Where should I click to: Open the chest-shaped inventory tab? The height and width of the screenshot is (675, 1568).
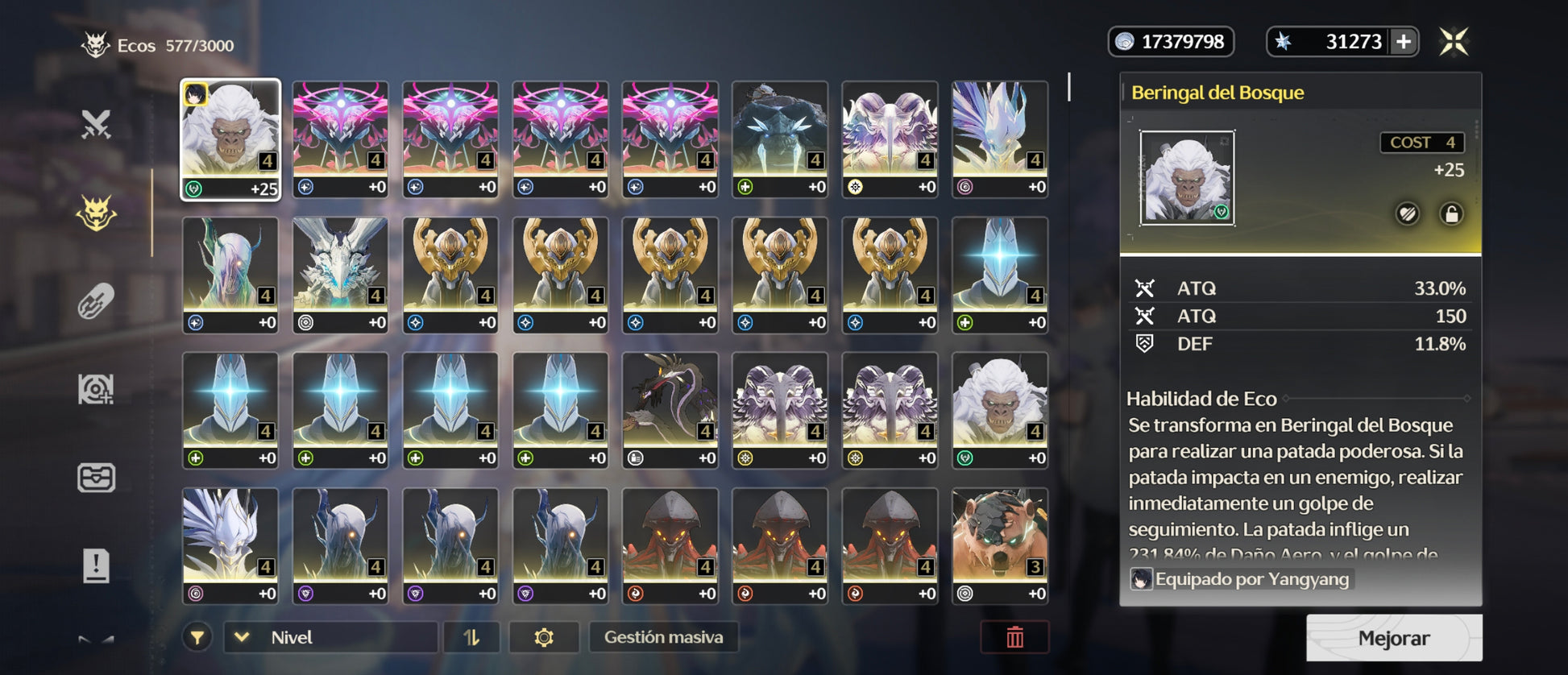pos(96,478)
